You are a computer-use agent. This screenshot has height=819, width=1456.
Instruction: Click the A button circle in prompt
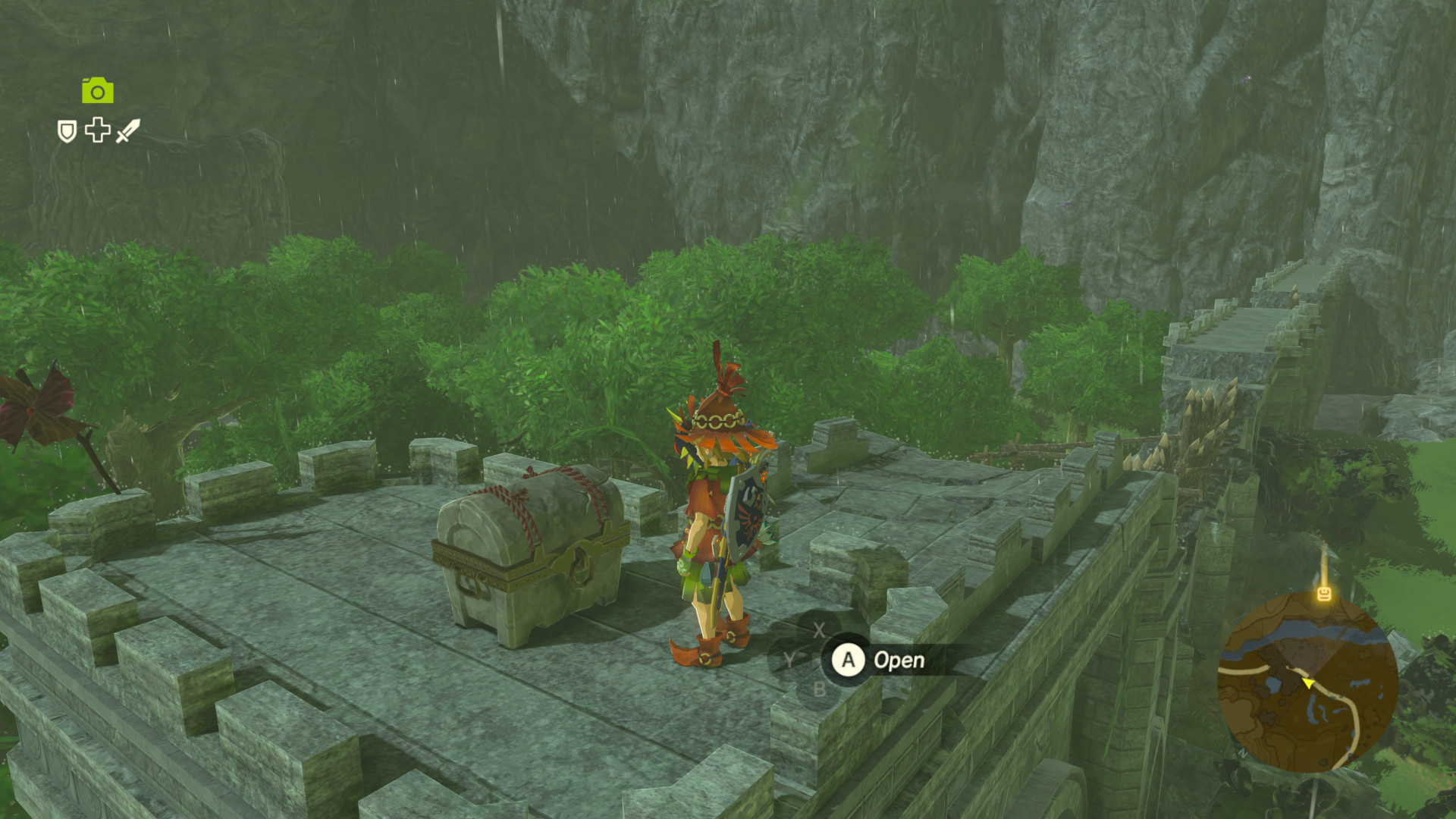click(x=848, y=660)
